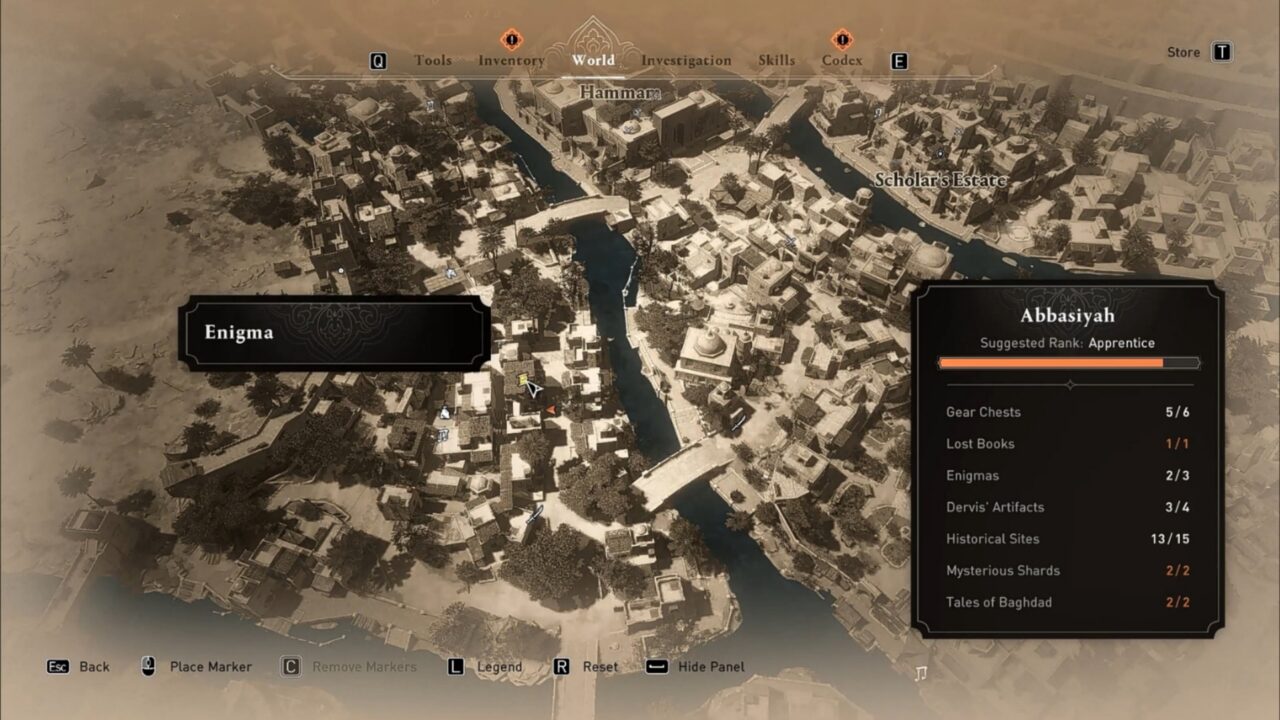Image resolution: width=1280 pixels, height=720 pixels.
Task: Click the dagger collectible icon below the Enigma label
Action: [x=445, y=412]
